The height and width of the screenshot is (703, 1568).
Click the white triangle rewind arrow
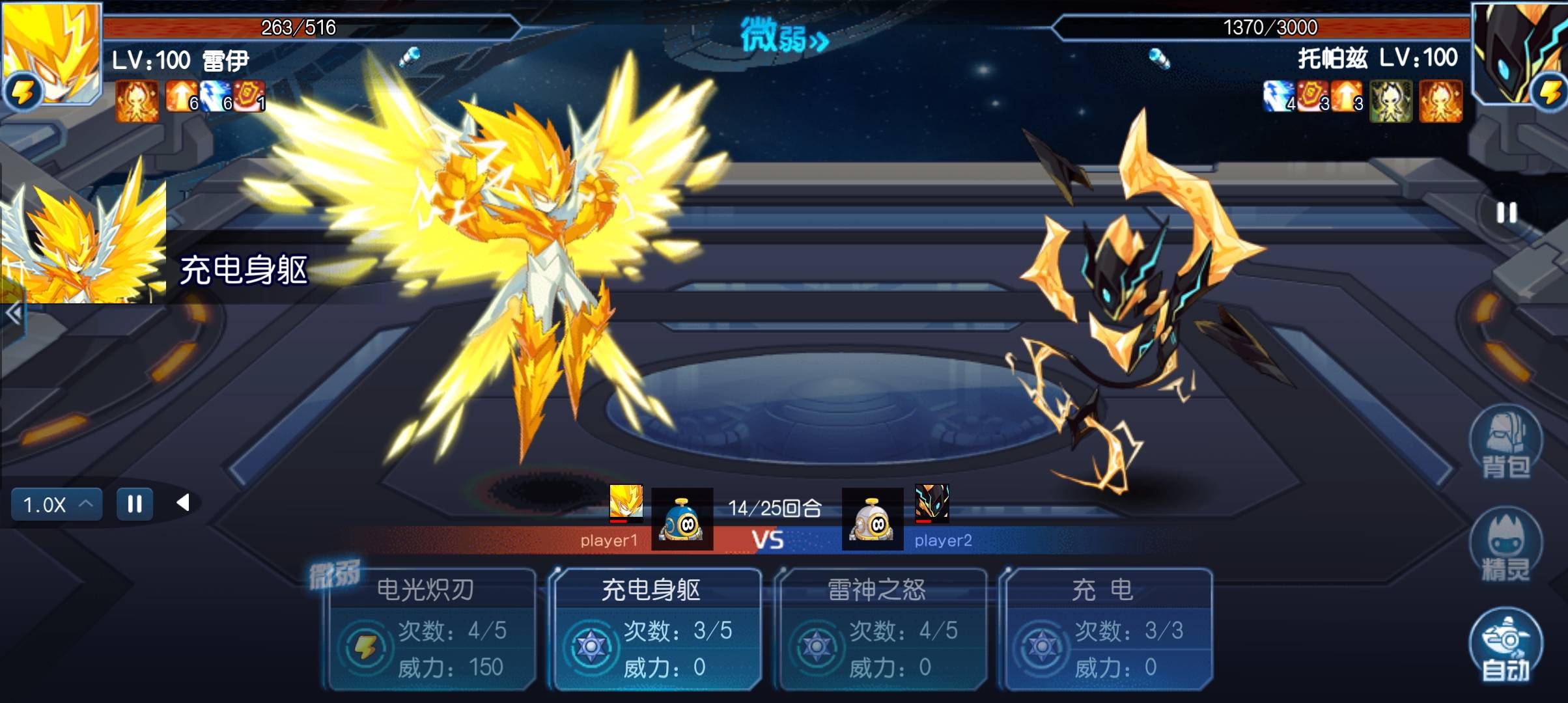click(x=184, y=503)
